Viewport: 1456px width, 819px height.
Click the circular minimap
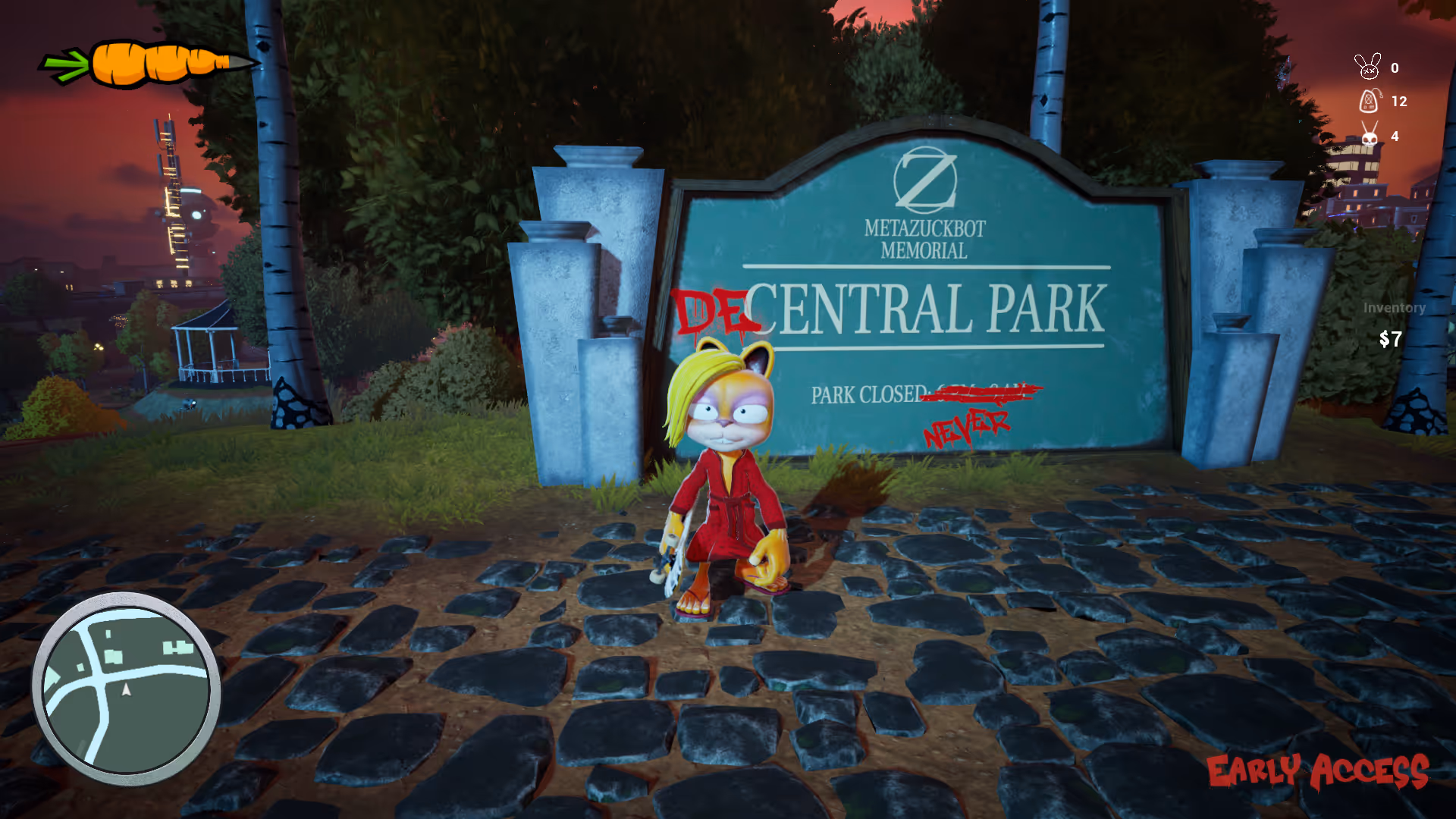(127, 689)
